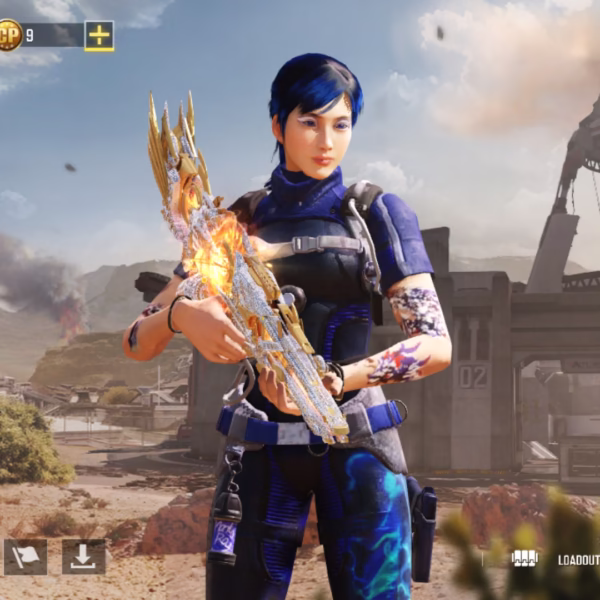Viewport: 600px width, 600px height.
Task: Tap the yellow plus to add CP
Action: pyautogui.click(x=99, y=36)
